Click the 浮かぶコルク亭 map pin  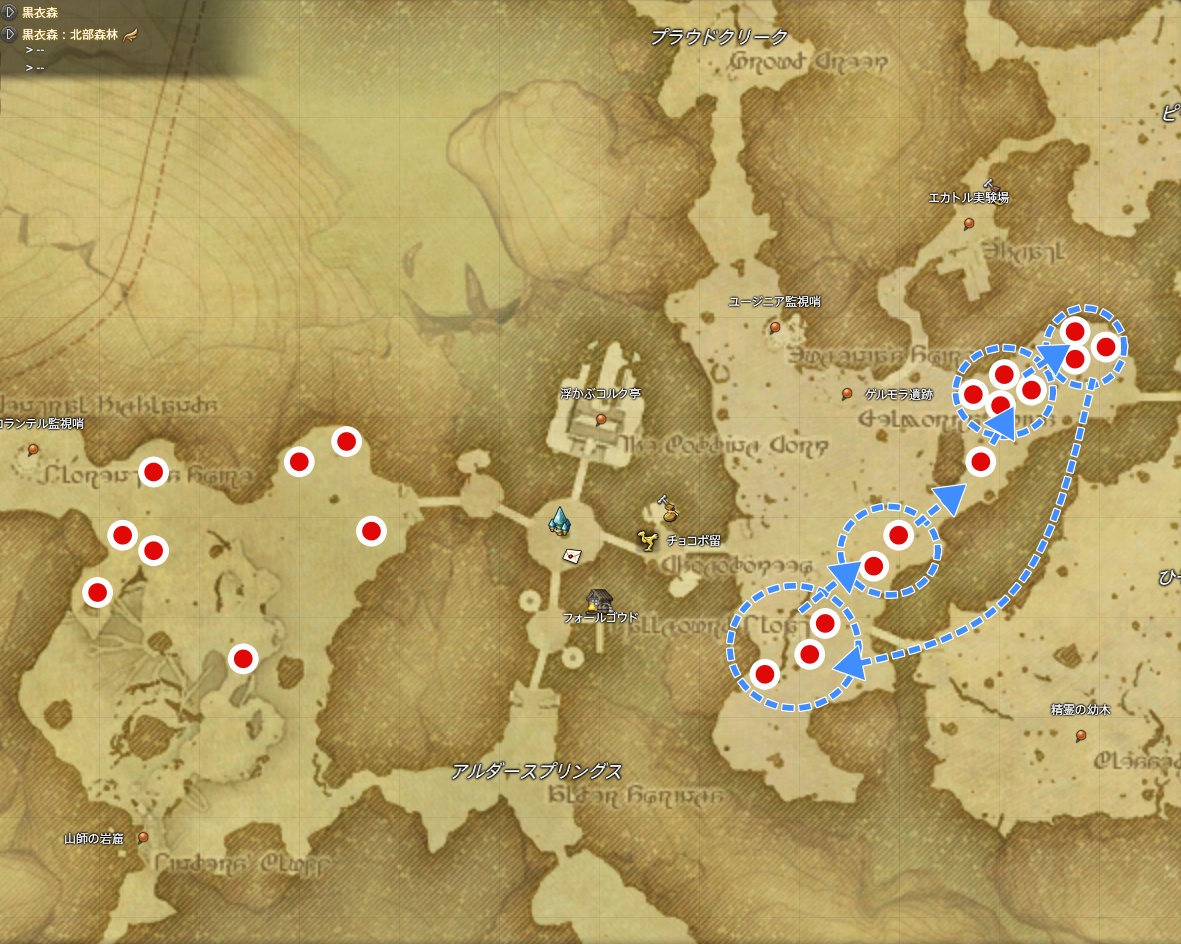[x=600, y=419]
